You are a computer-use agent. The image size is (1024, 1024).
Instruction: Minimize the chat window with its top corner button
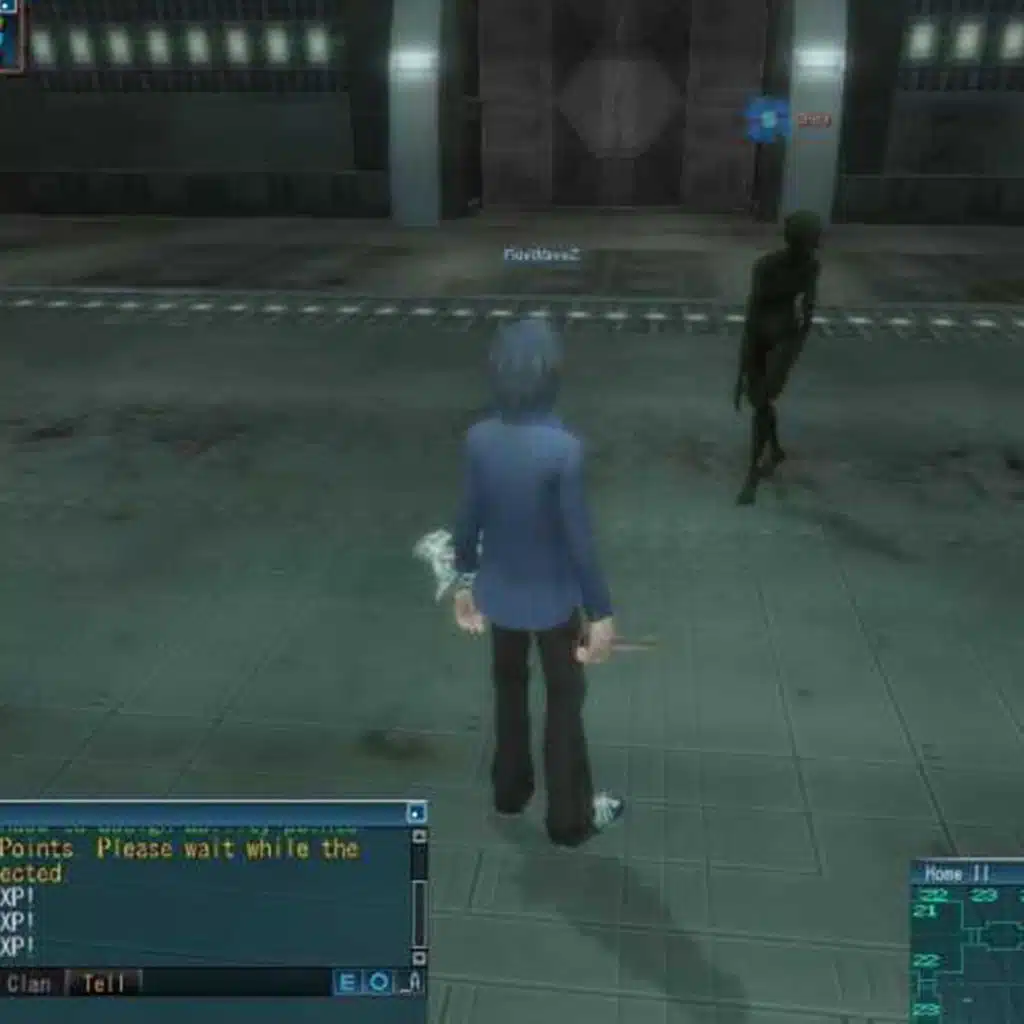(x=416, y=813)
